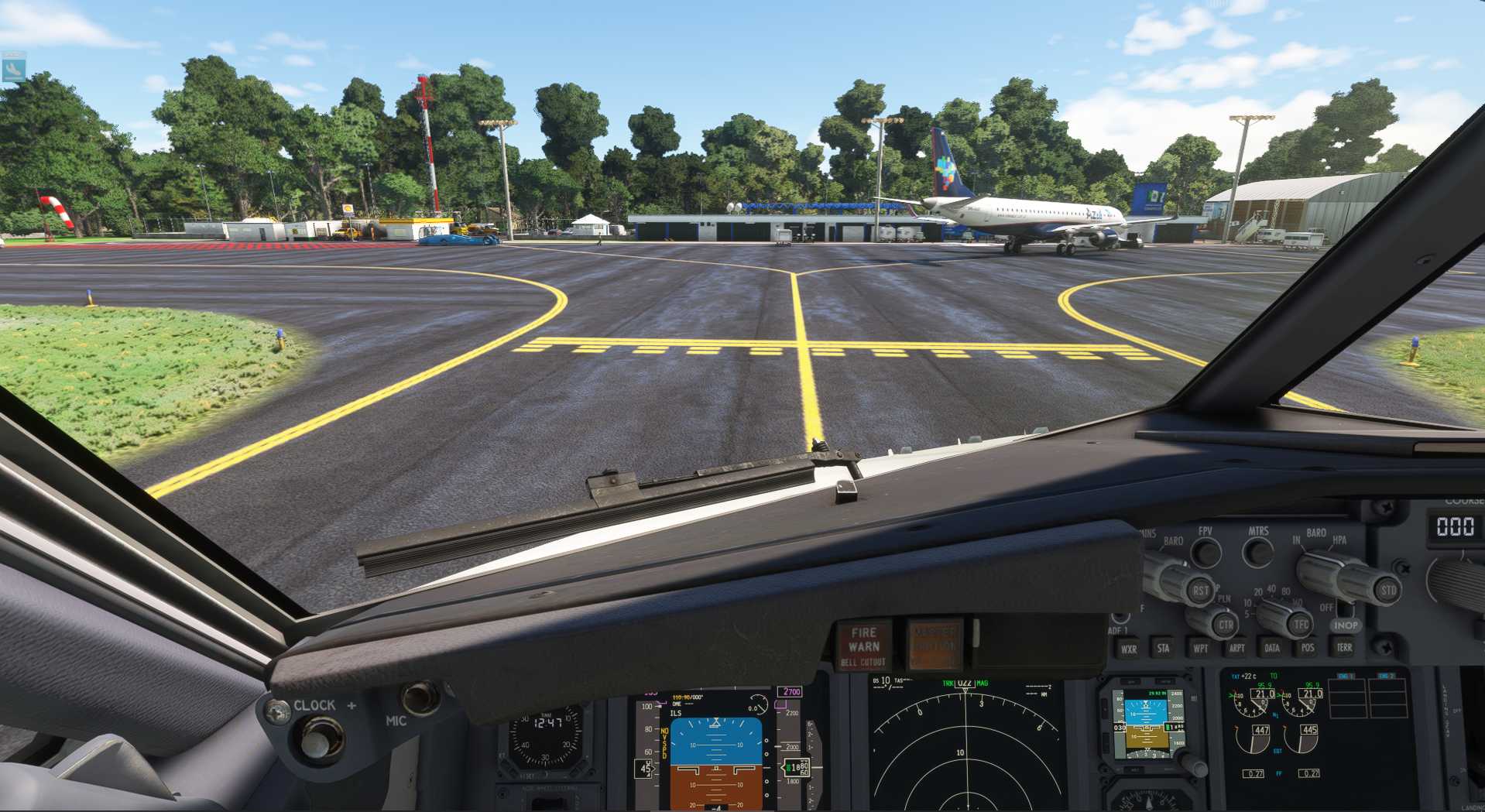Toggle the WXR weather radar button
Viewport: 1485px width, 812px height.
coord(1129,649)
